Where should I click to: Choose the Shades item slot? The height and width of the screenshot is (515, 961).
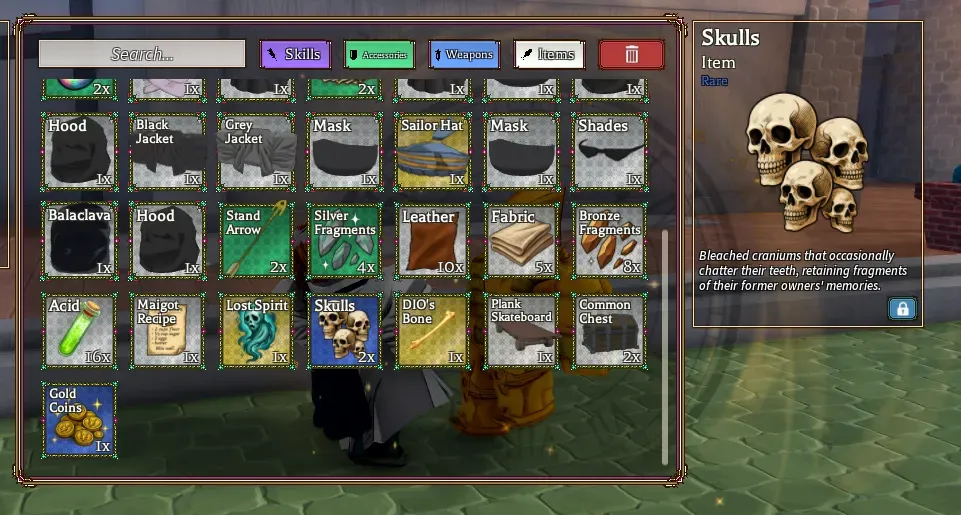610,152
